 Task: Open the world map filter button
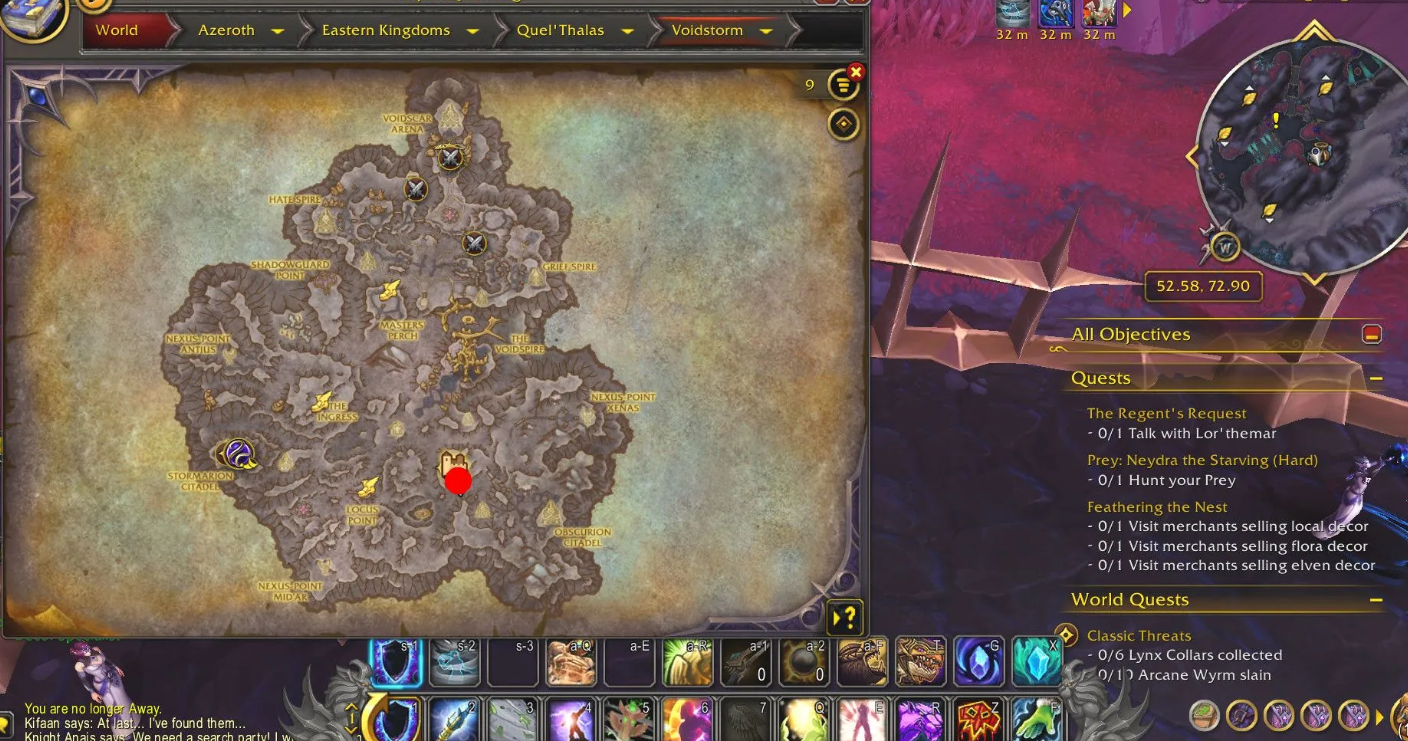844,86
